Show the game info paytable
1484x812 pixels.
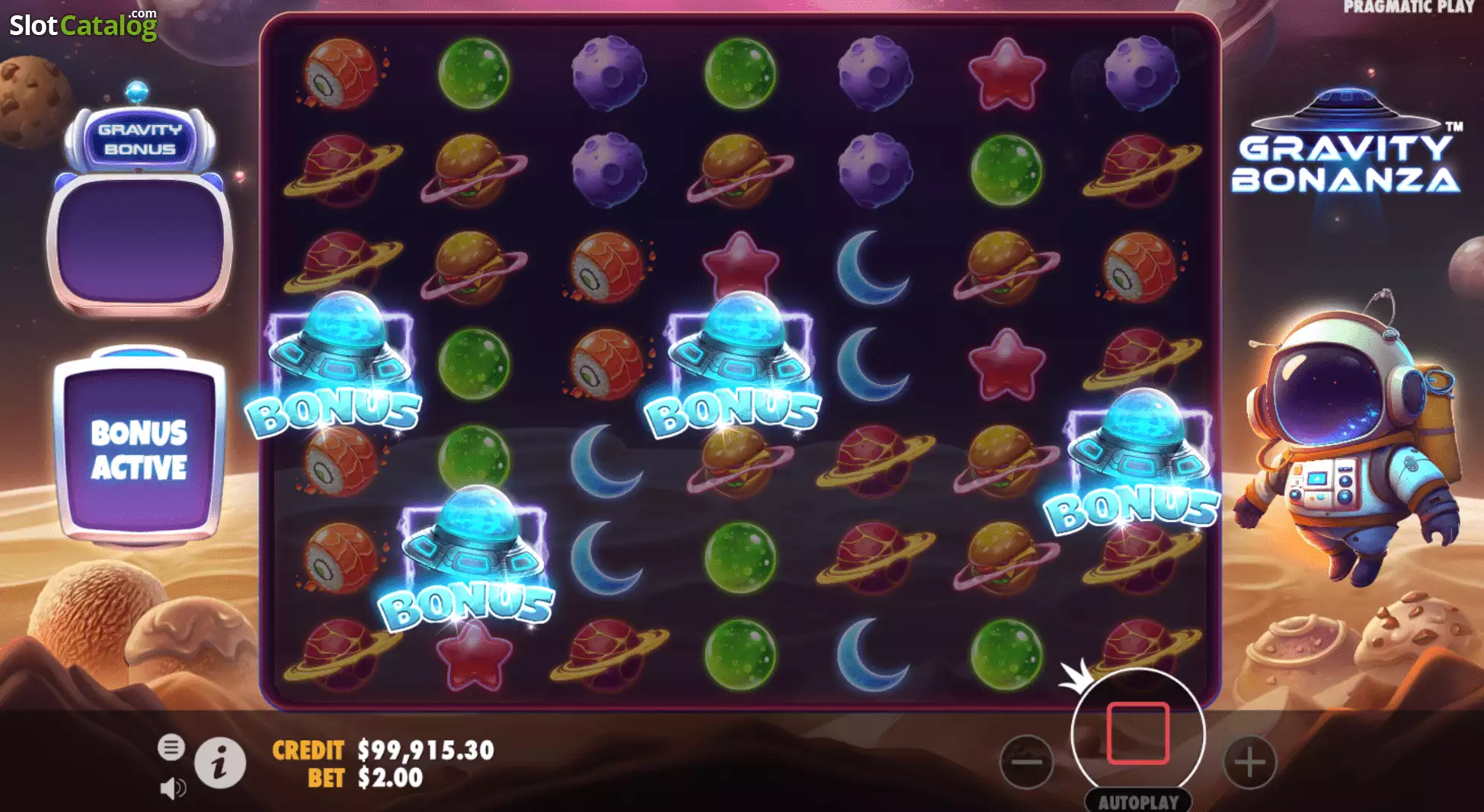(x=220, y=762)
